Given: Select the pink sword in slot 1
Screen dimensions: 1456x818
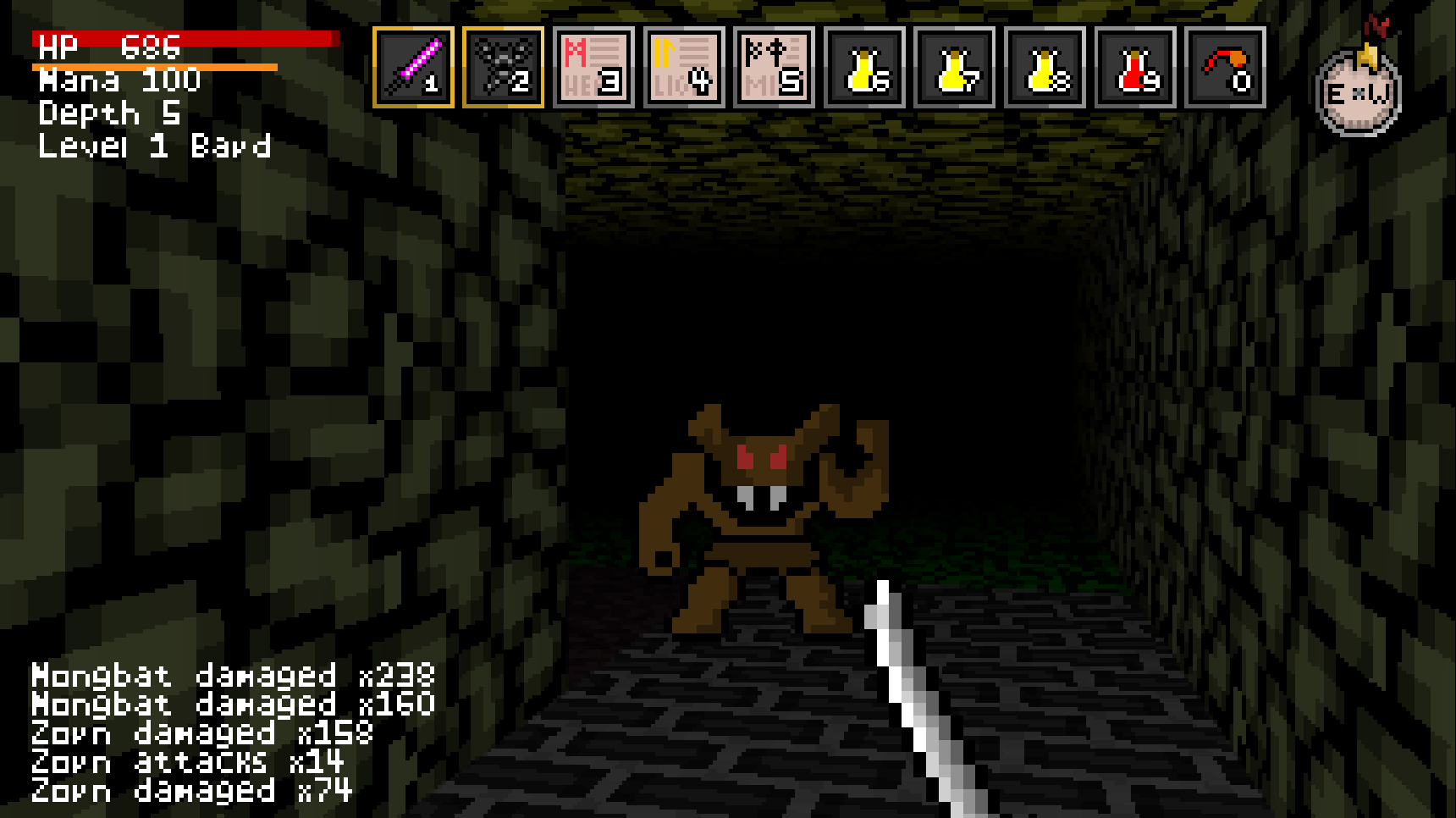Looking at the screenshot, I should pos(413,68).
